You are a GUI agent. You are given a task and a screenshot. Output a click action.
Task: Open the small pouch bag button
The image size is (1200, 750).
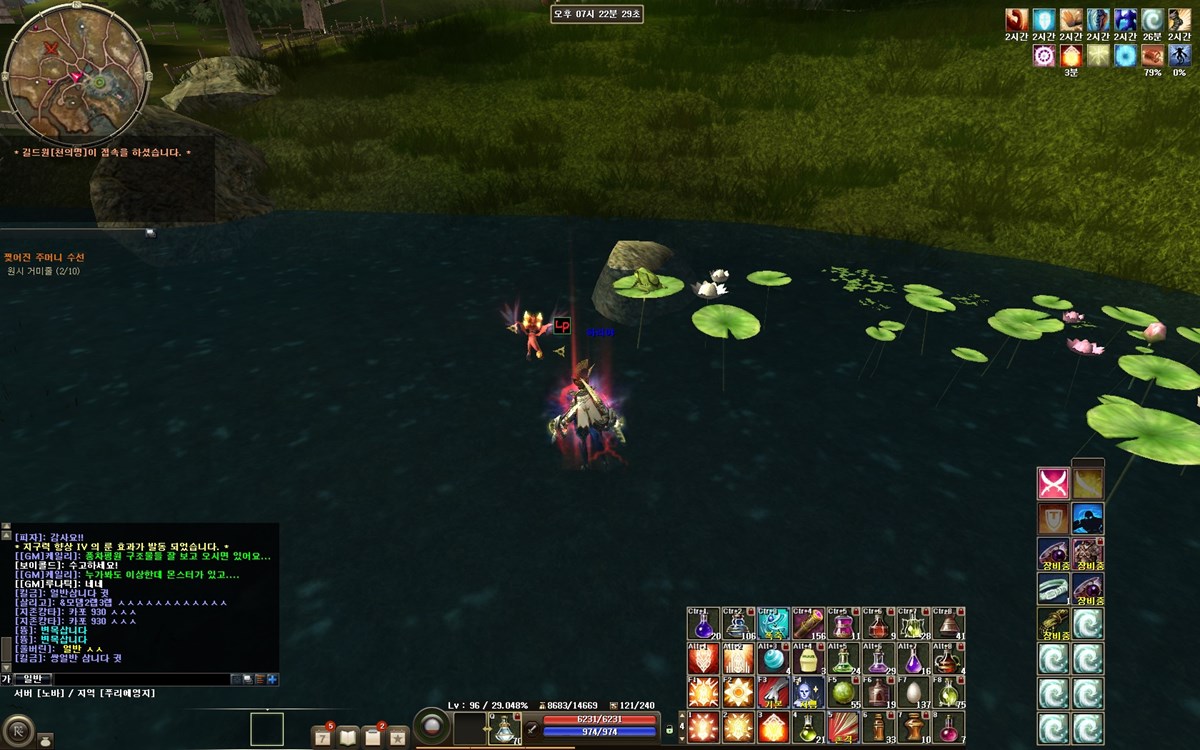45,740
